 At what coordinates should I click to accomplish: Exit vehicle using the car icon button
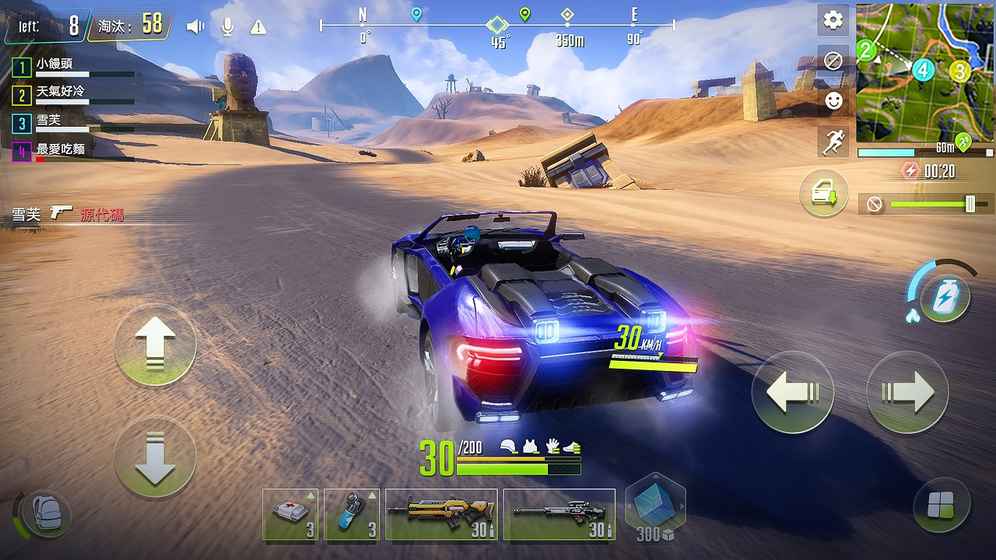(823, 194)
